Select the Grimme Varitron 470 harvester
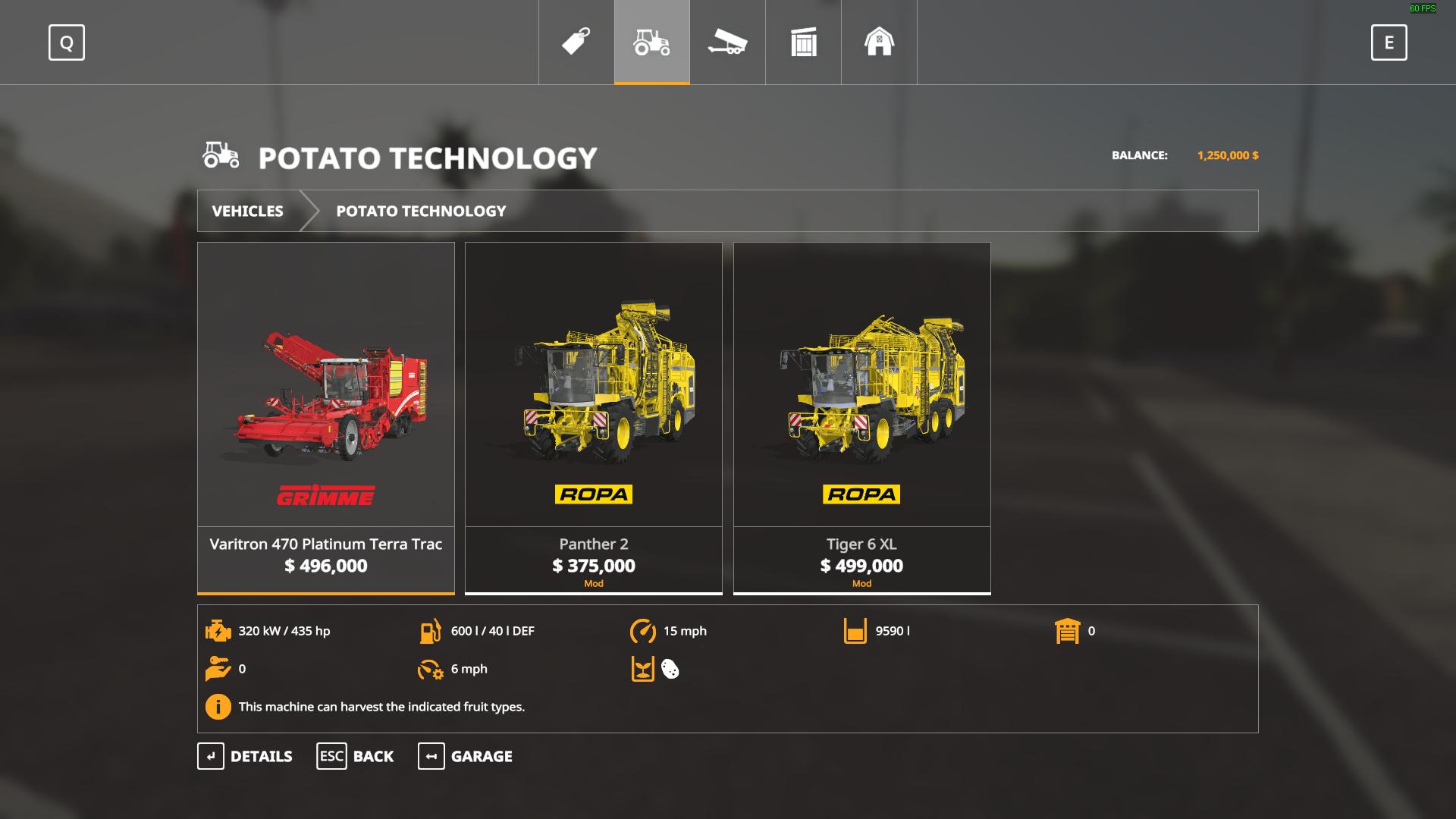This screenshot has width=1456, height=819. 326,417
